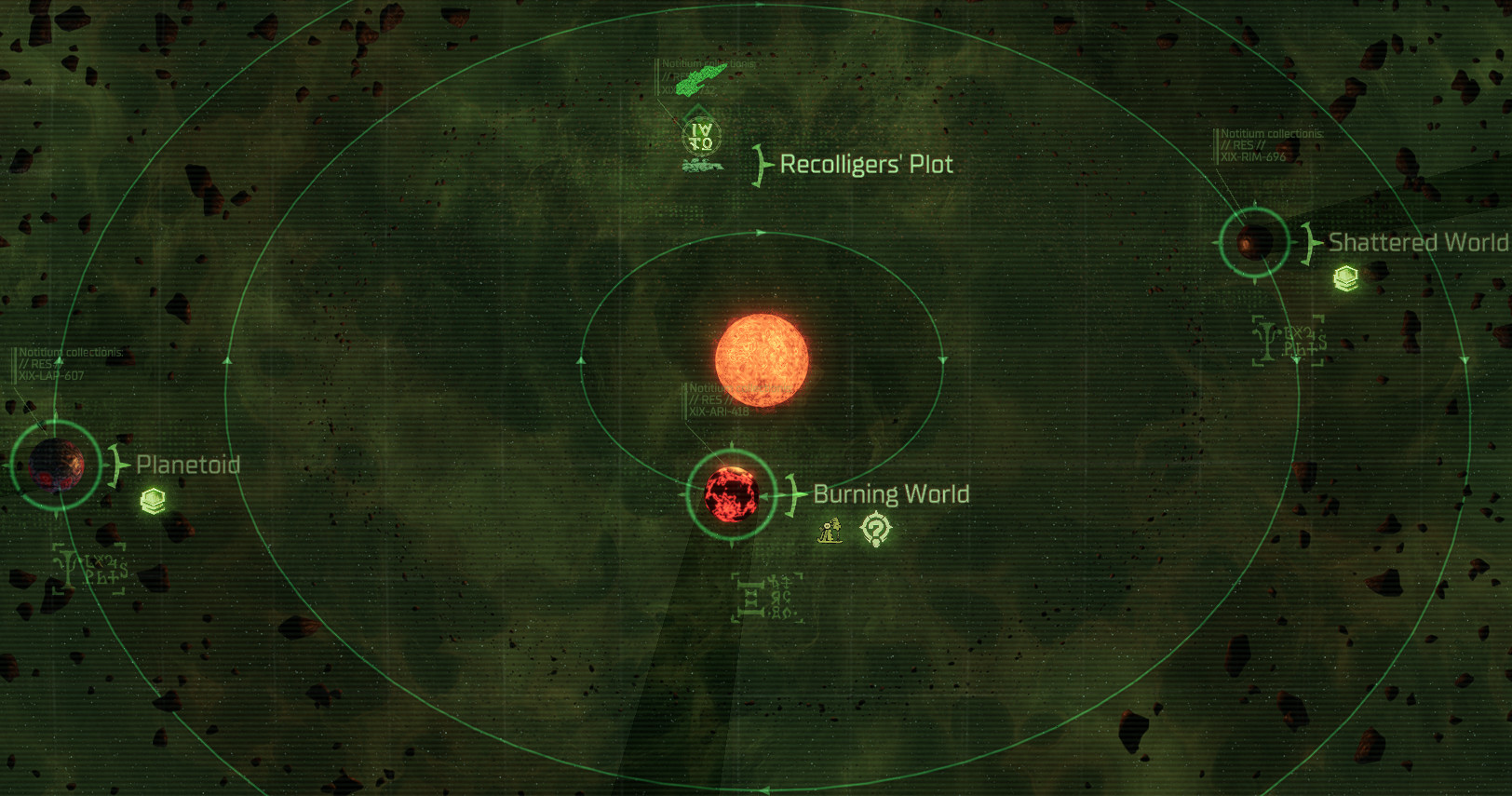This screenshot has height=796, width=1512.
Task: Open the Recolligers' Plot point of interest
Action: click(x=701, y=139)
